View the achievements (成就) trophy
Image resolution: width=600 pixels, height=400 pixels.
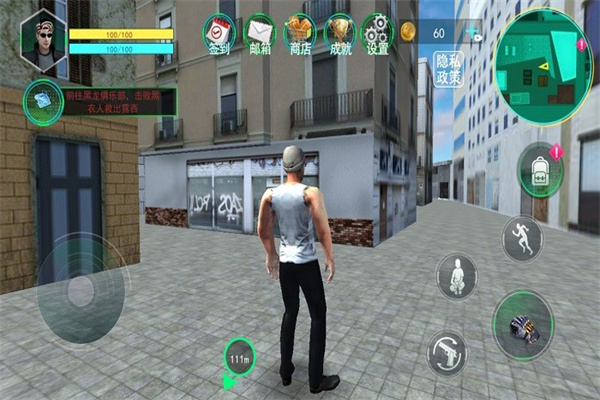(x=339, y=33)
